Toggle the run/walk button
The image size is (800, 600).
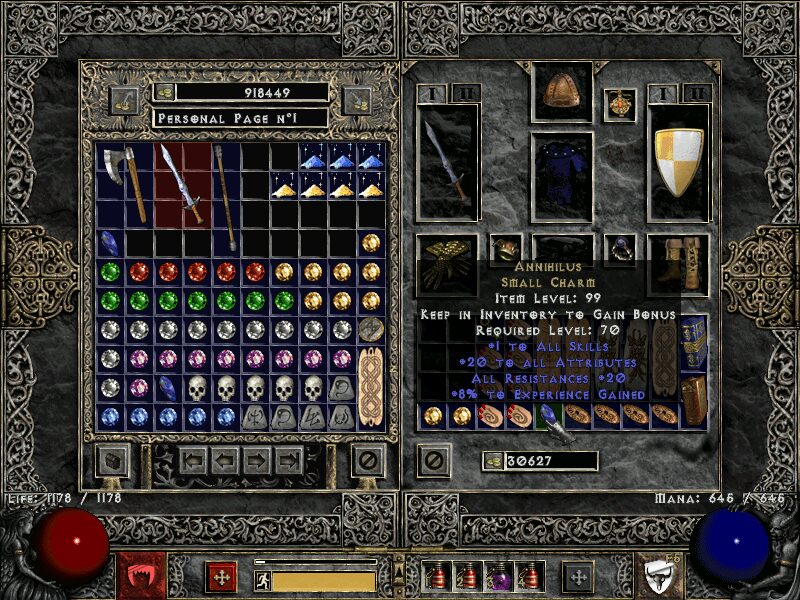click(264, 581)
